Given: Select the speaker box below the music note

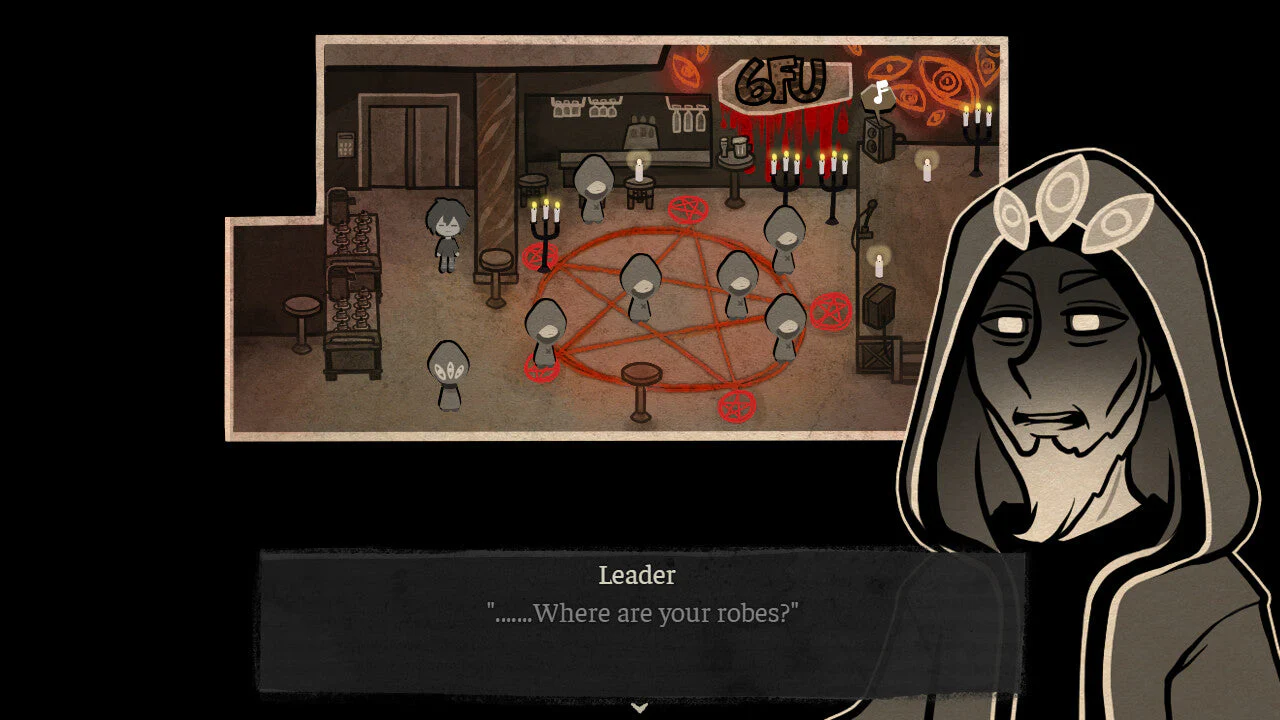Looking at the screenshot, I should pyautogui.click(x=879, y=141).
